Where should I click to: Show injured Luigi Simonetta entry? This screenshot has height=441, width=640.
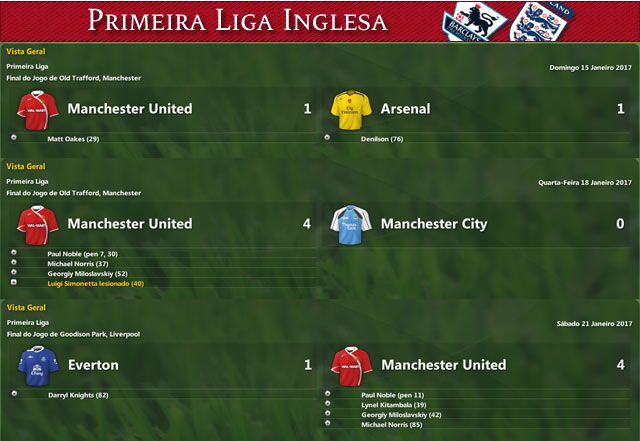(x=96, y=283)
